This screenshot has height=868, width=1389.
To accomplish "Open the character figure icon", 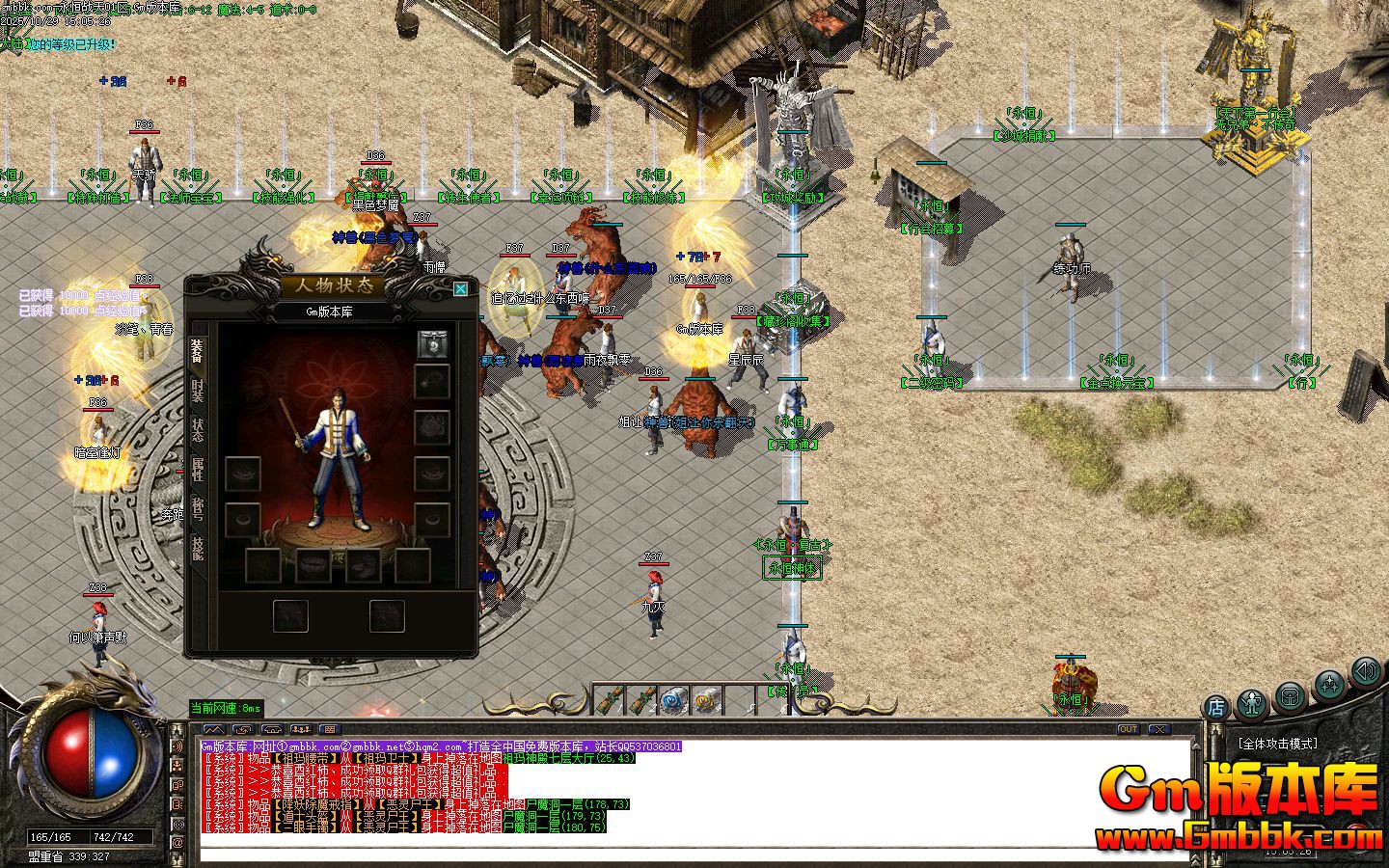I will coord(1252,702).
